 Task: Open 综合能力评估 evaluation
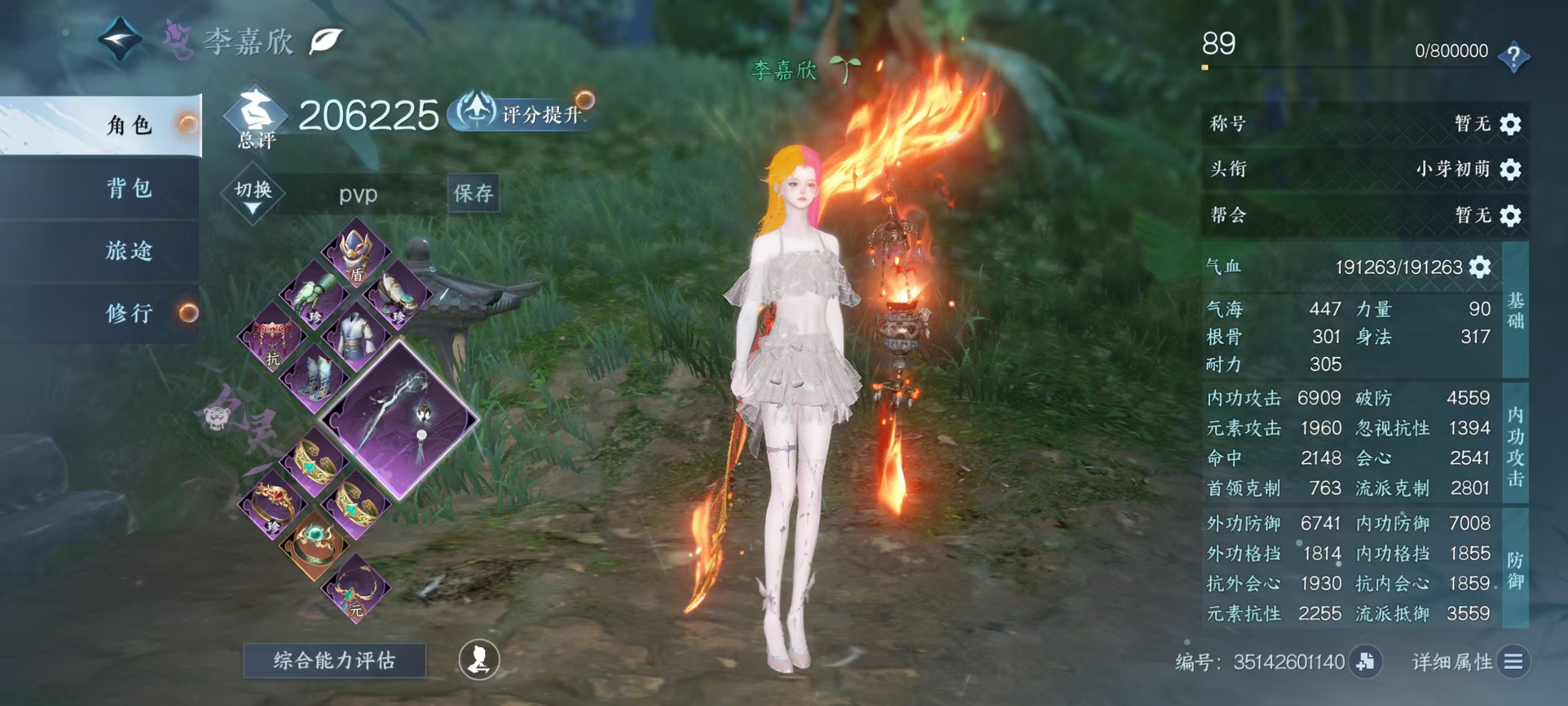click(x=334, y=660)
